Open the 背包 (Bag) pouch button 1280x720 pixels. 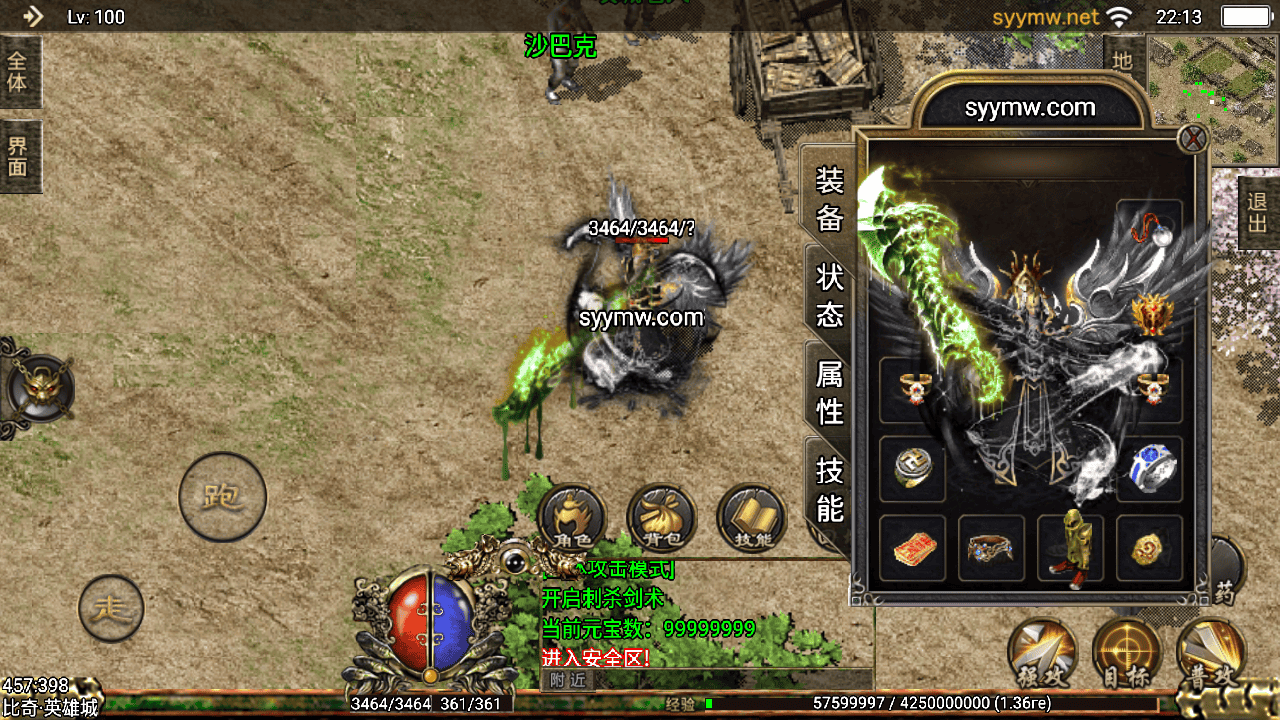coord(661,519)
